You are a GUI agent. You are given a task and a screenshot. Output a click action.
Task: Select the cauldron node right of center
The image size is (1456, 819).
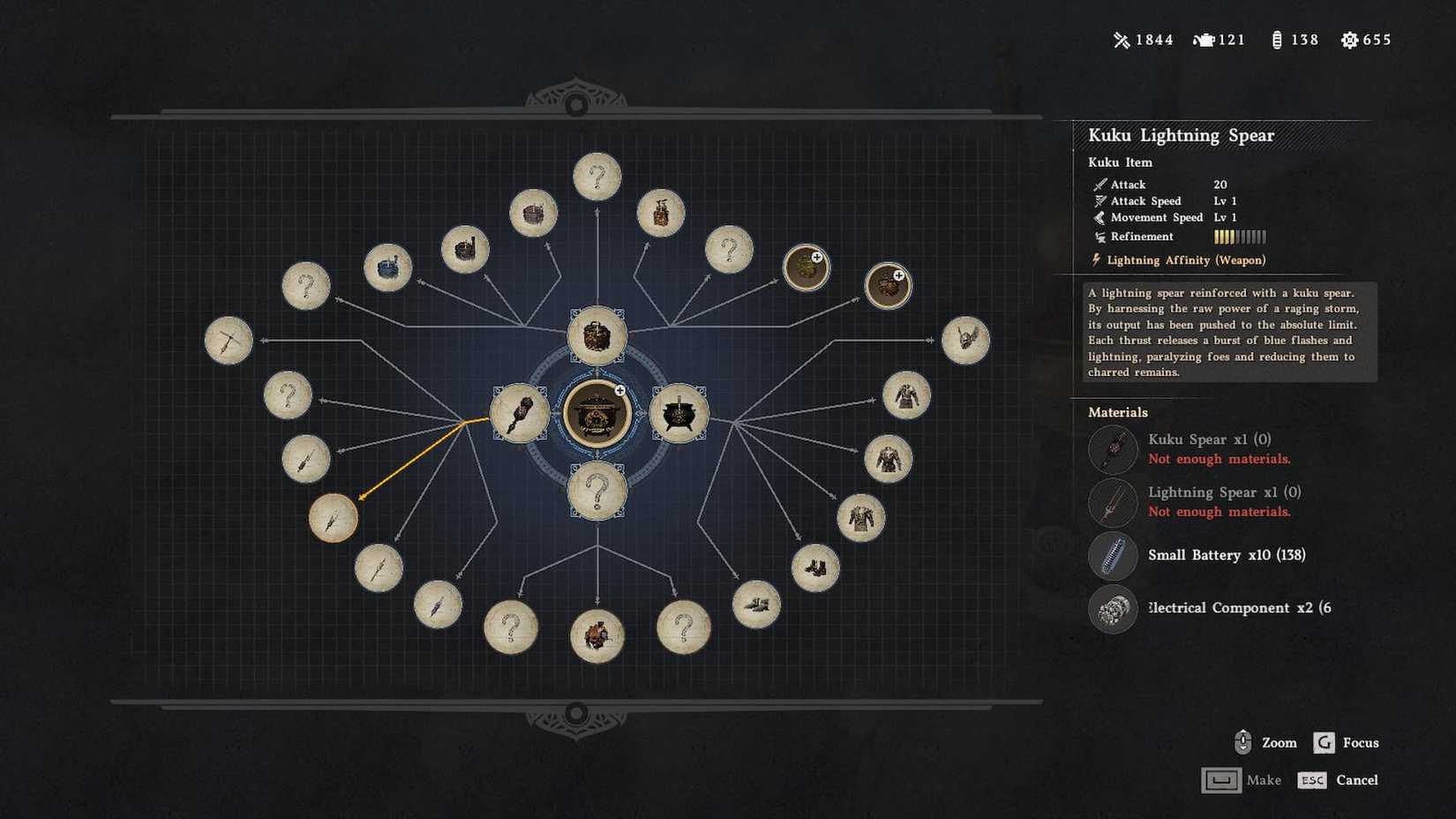click(x=681, y=415)
